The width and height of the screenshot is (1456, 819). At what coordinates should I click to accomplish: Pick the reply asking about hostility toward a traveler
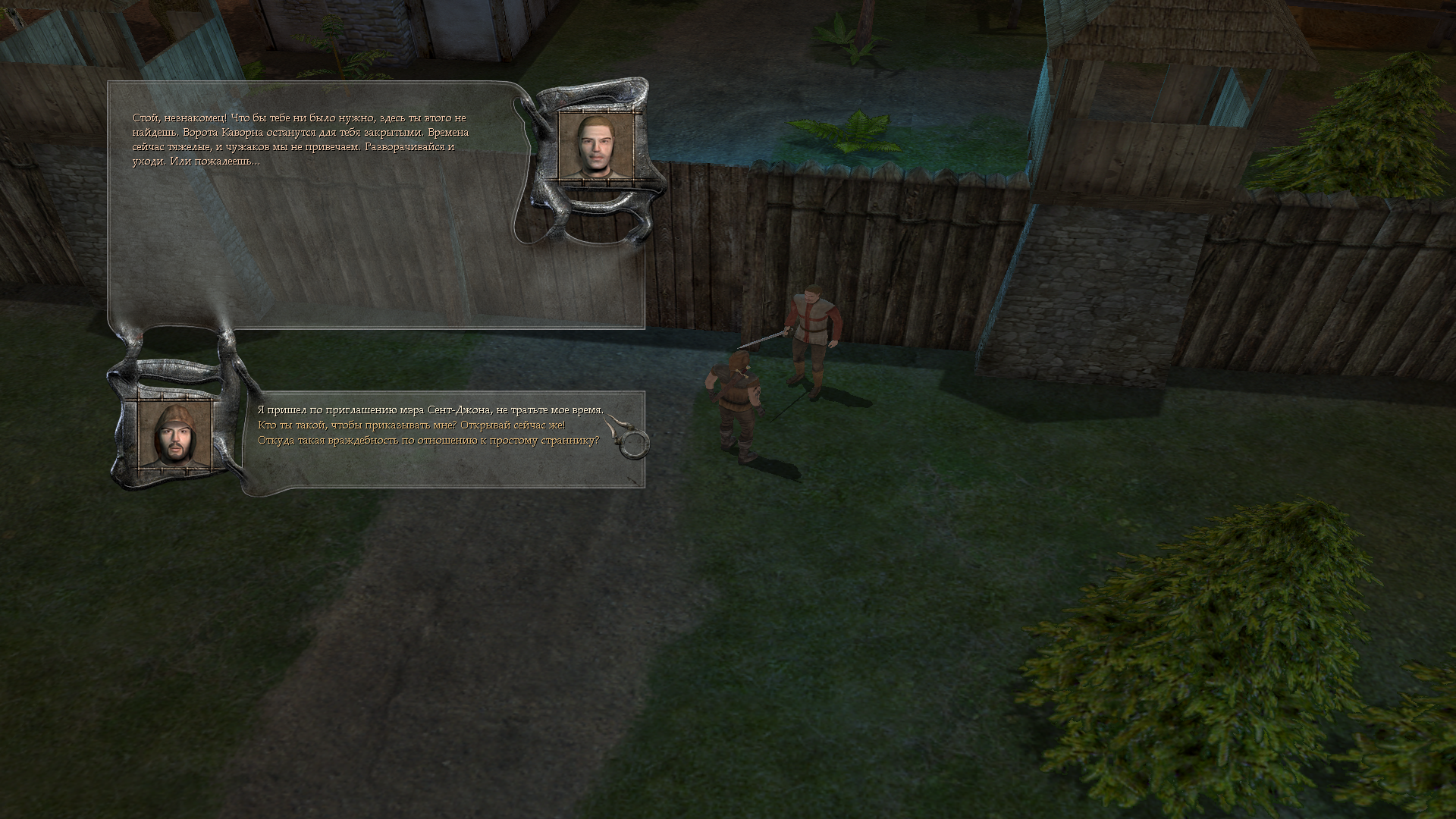tap(428, 441)
